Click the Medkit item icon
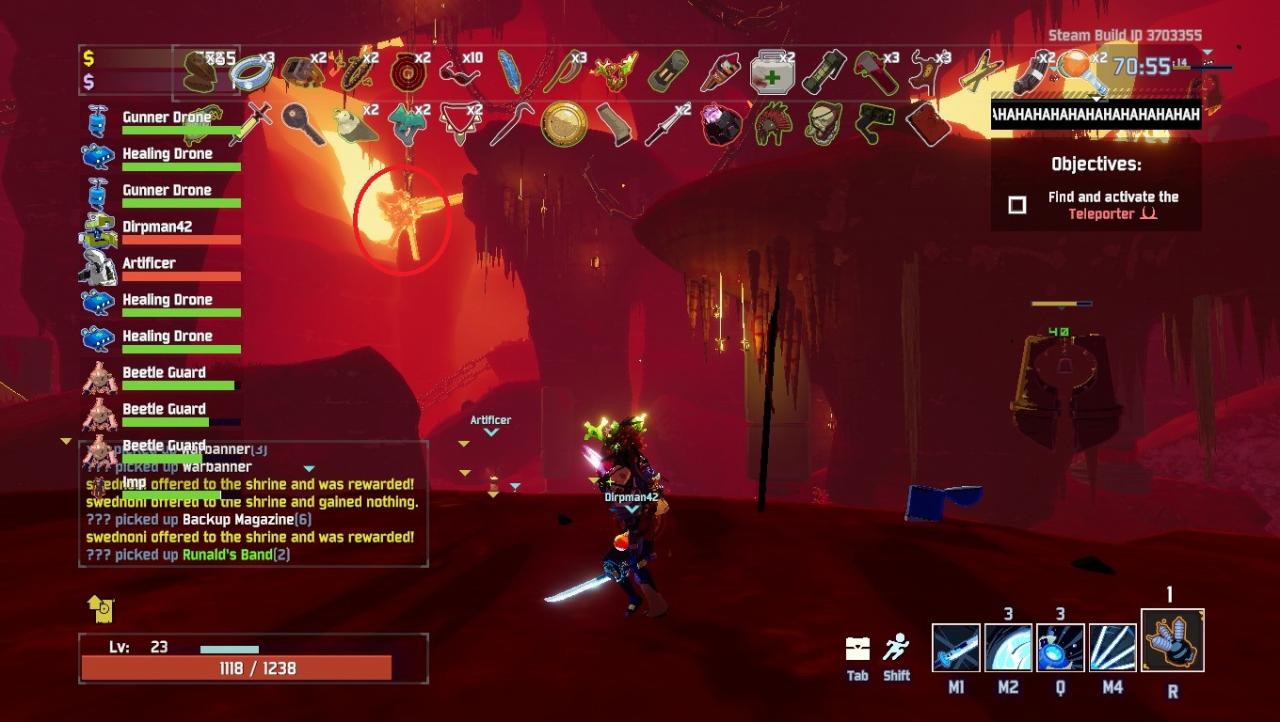The width and height of the screenshot is (1280, 722). [772, 72]
